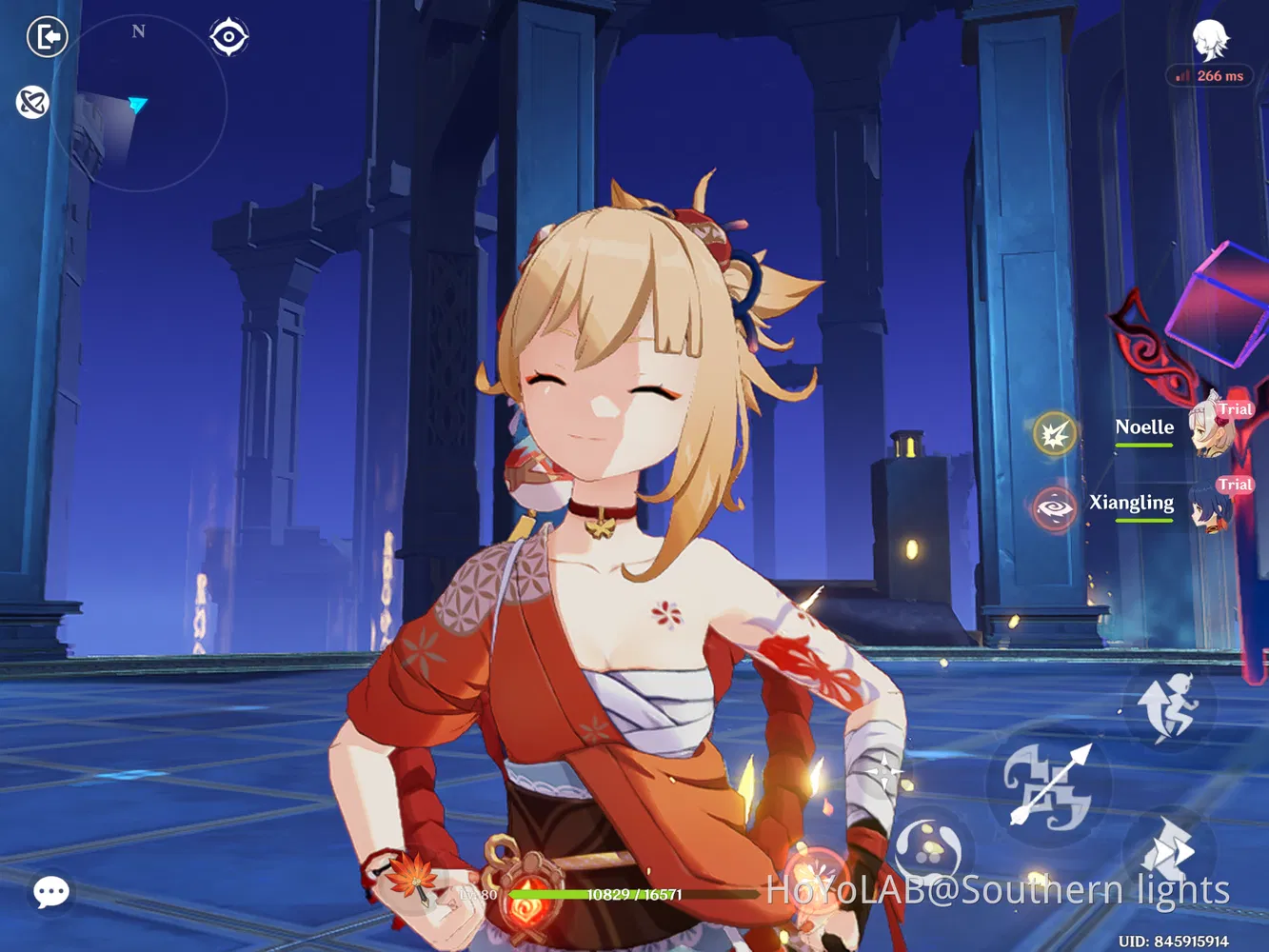Tap the exit domain door icon

pos(47,35)
